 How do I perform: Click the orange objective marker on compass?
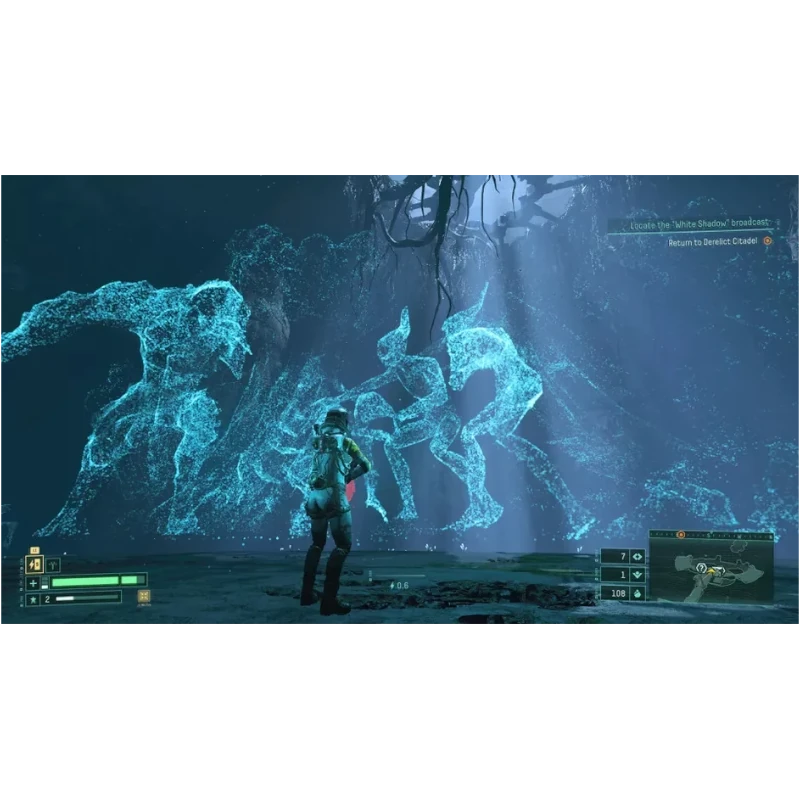pos(681,535)
